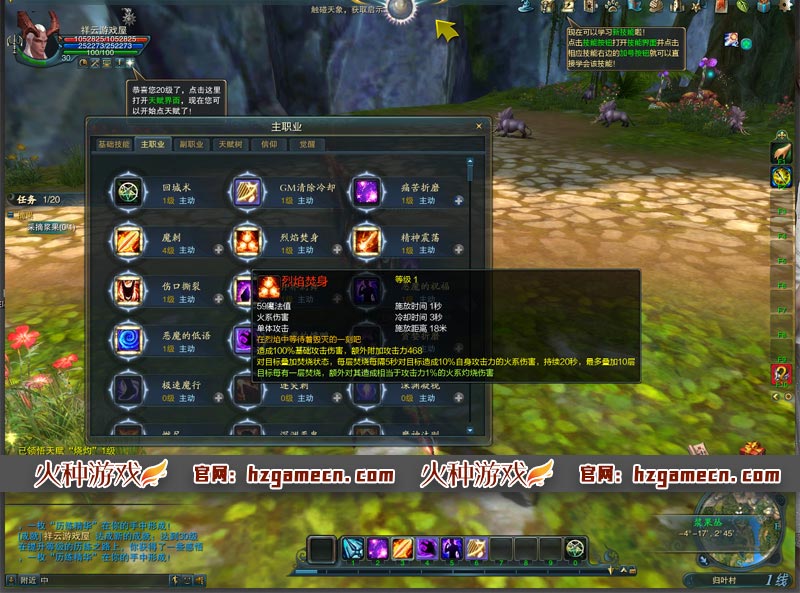Image resolution: width=800 pixels, height=593 pixels.
Task: Click the 痛苦折磨 skill icon
Action: click(x=365, y=192)
